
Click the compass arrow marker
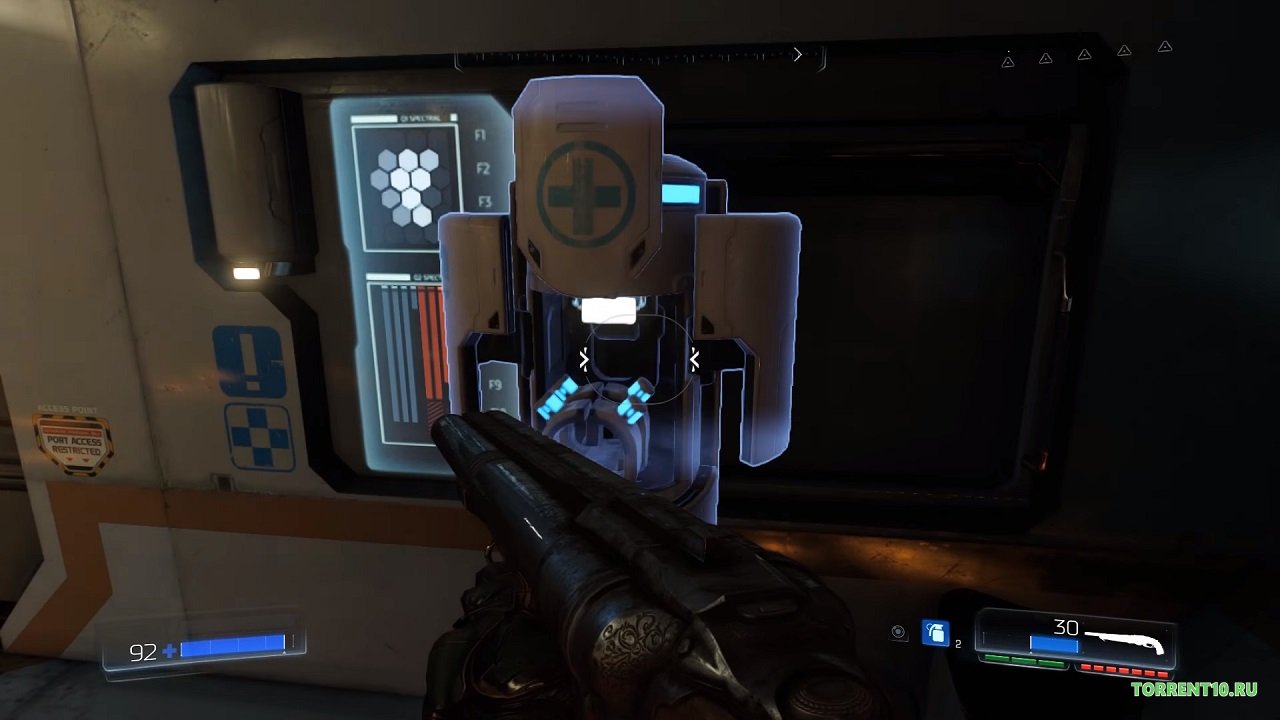click(797, 55)
